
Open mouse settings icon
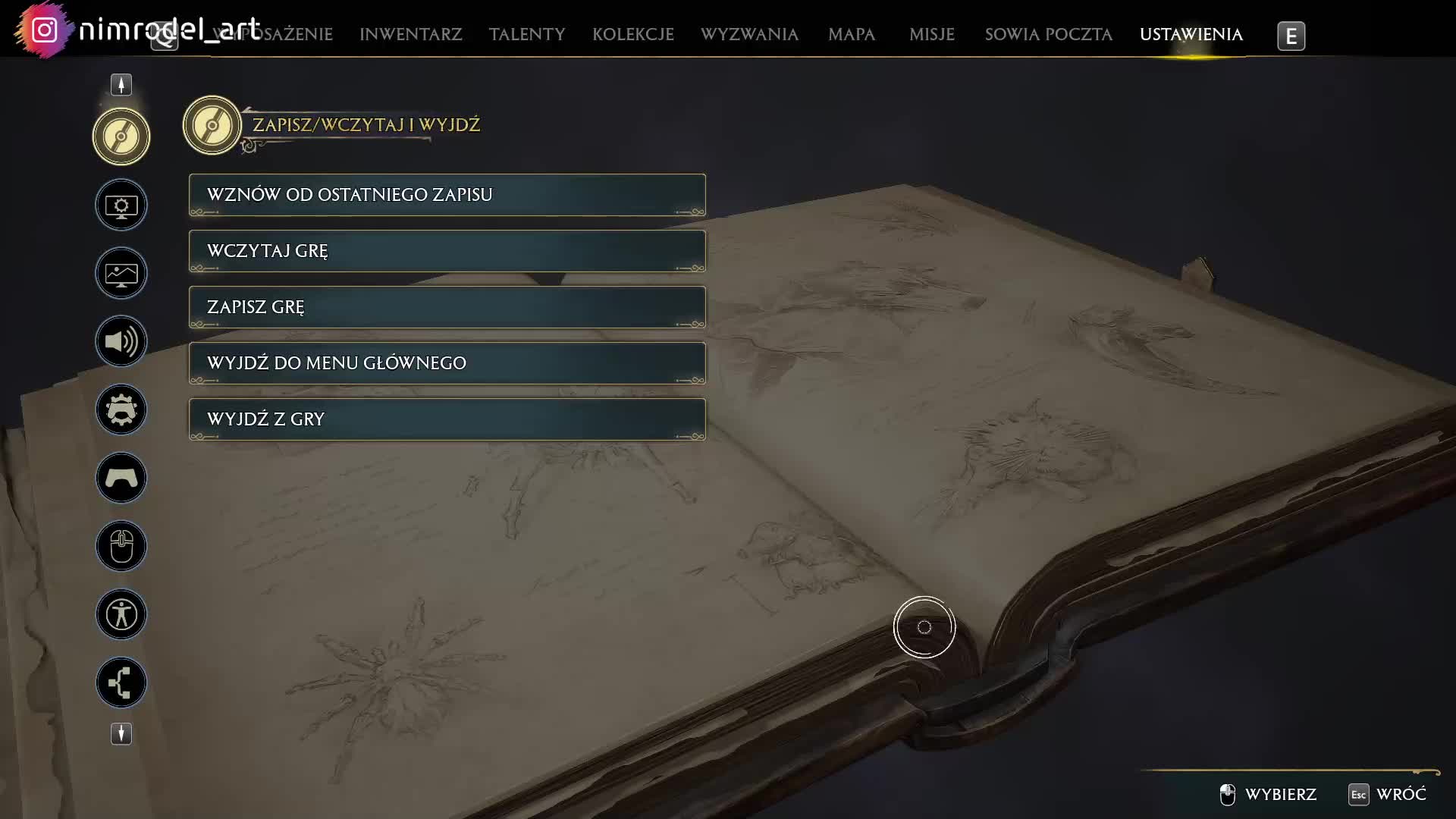(x=121, y=546)
